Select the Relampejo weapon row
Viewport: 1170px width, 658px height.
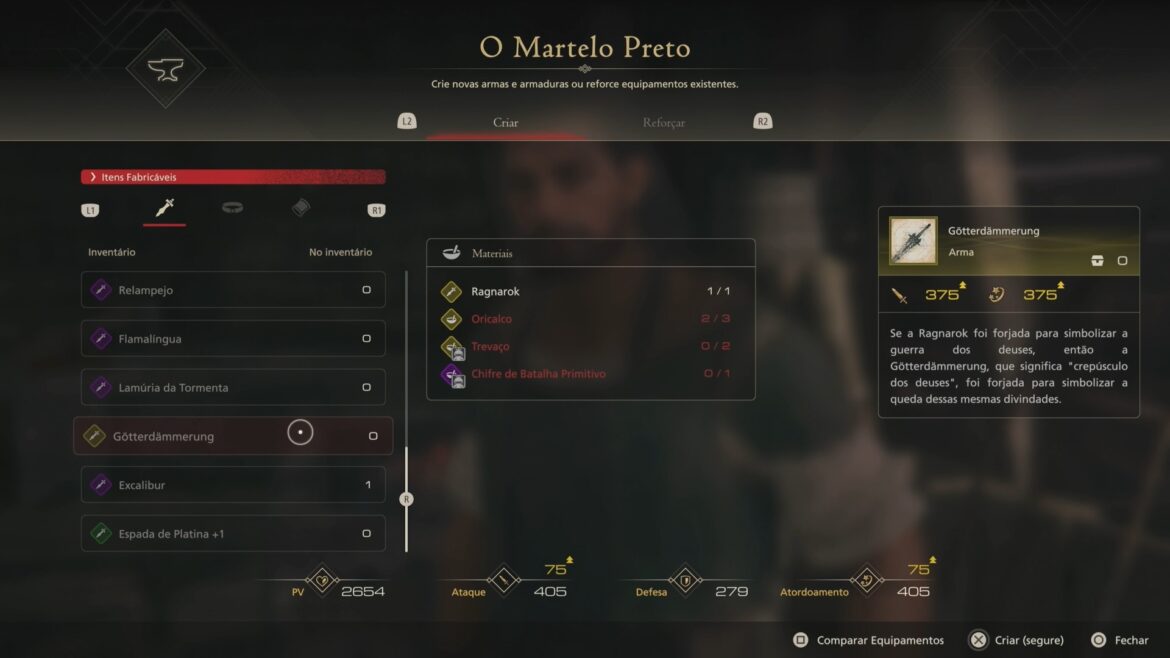pos(232,290)
